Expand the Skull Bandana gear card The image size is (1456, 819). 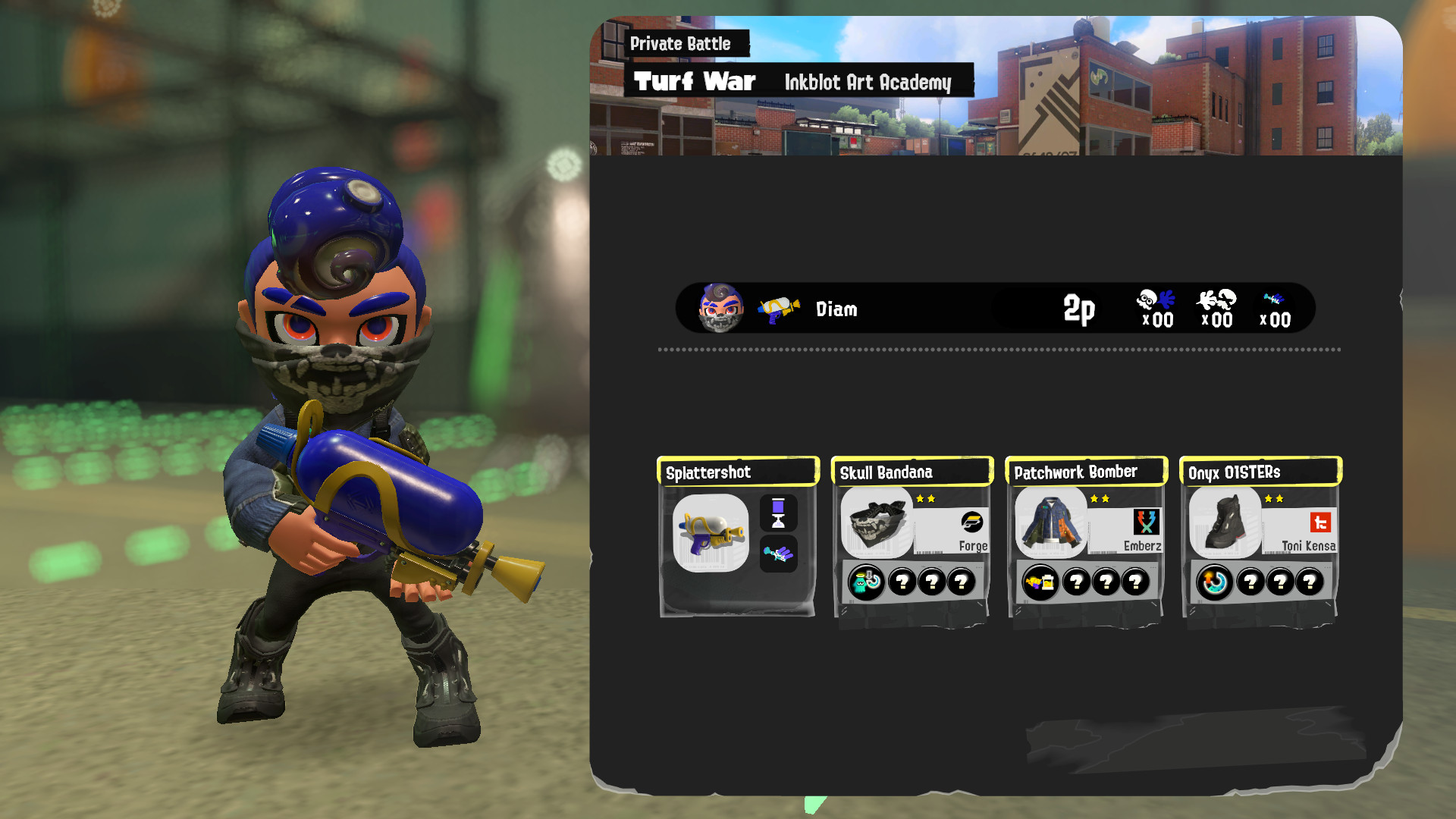click(877, 523)
